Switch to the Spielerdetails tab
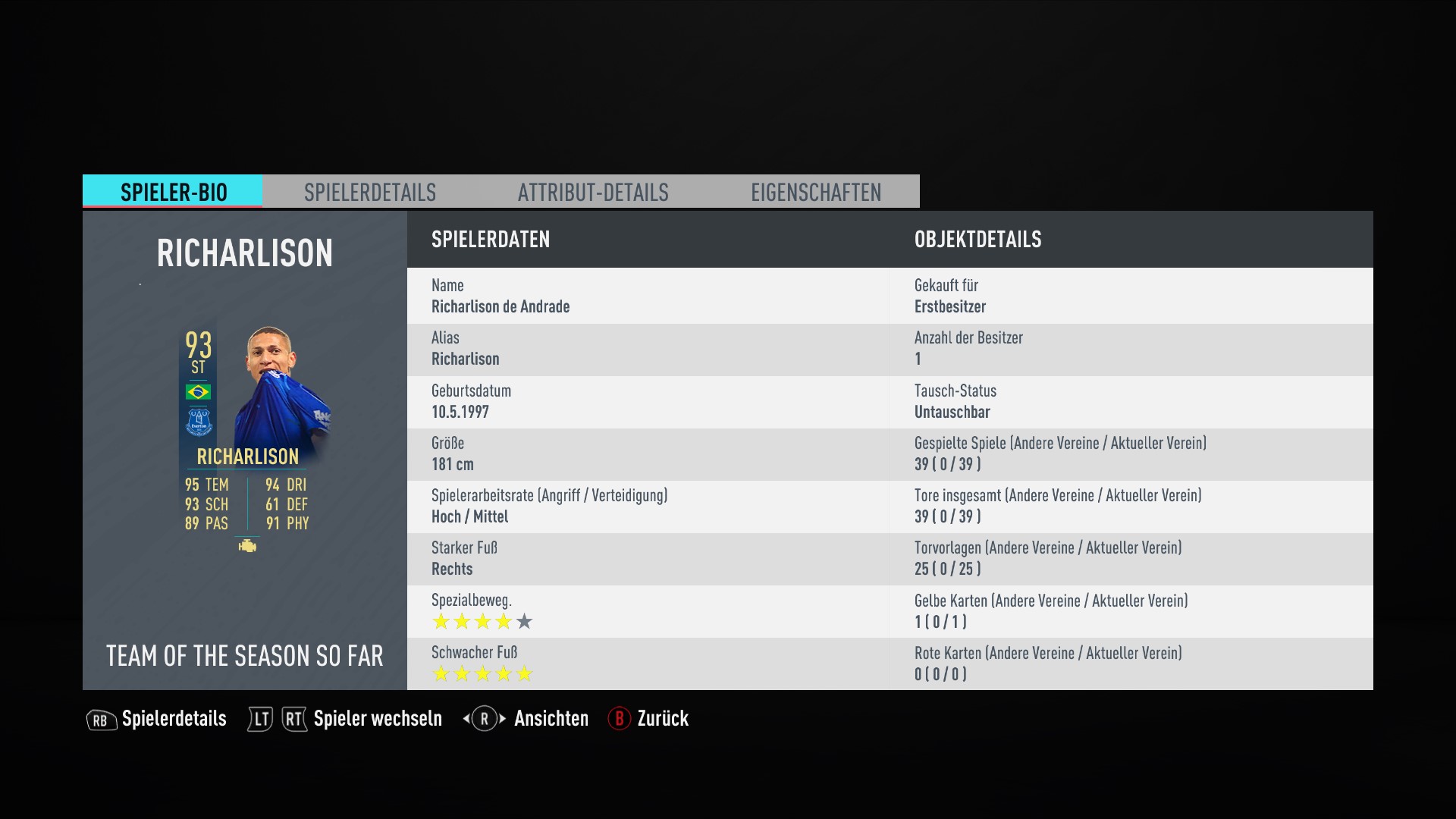The image size is (1456, 819). (x=370, y=192)
